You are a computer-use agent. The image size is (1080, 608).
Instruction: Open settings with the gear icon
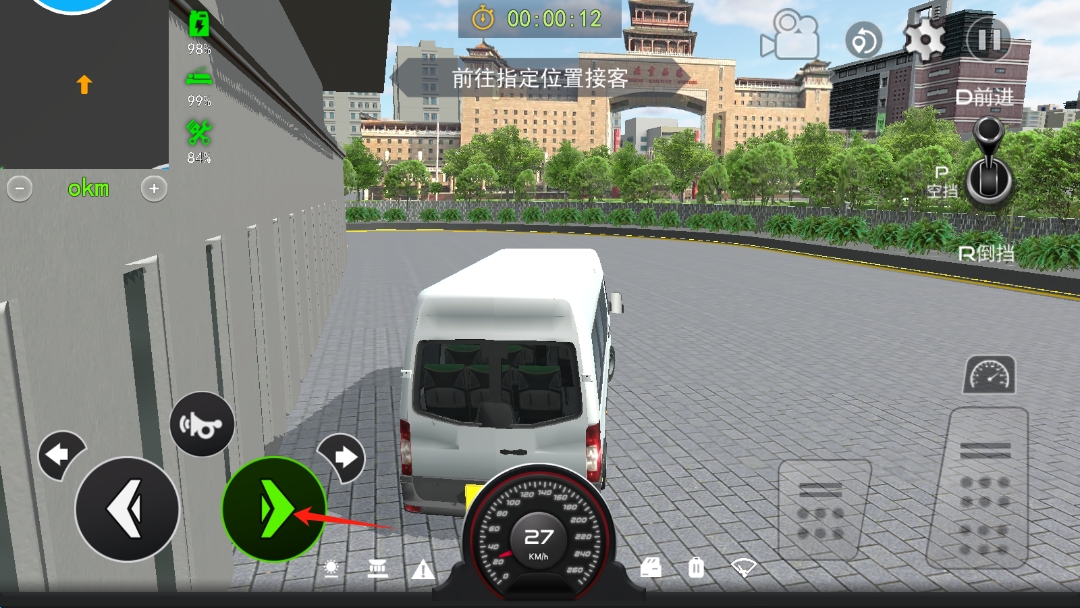click(925, 40)
